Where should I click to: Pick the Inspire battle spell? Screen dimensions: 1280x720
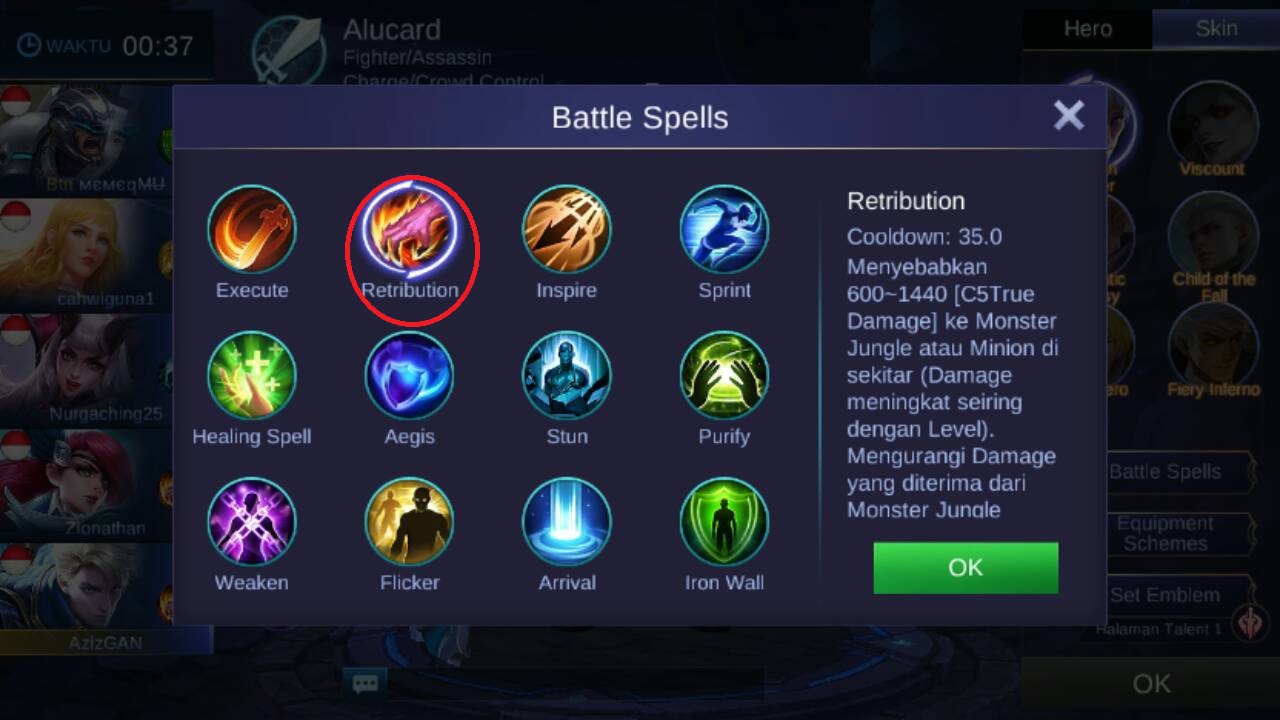(566, 230)
